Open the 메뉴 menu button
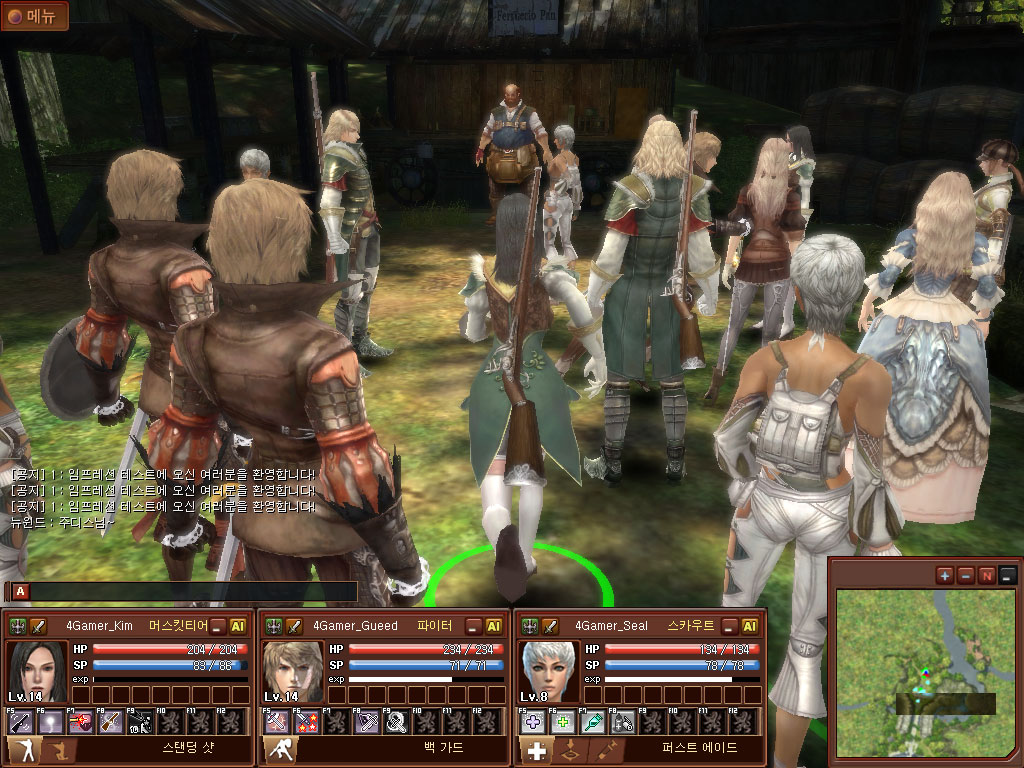This screenshot has width=1024, height=768. (35, 16)
